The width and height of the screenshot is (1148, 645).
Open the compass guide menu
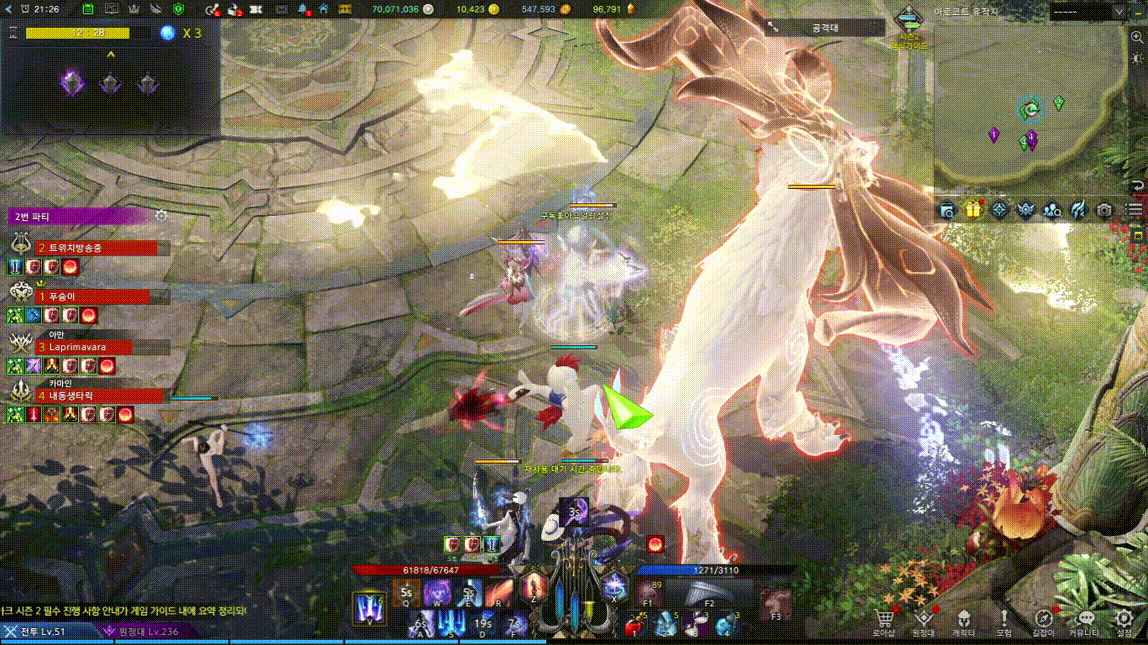pos(1043,620)
